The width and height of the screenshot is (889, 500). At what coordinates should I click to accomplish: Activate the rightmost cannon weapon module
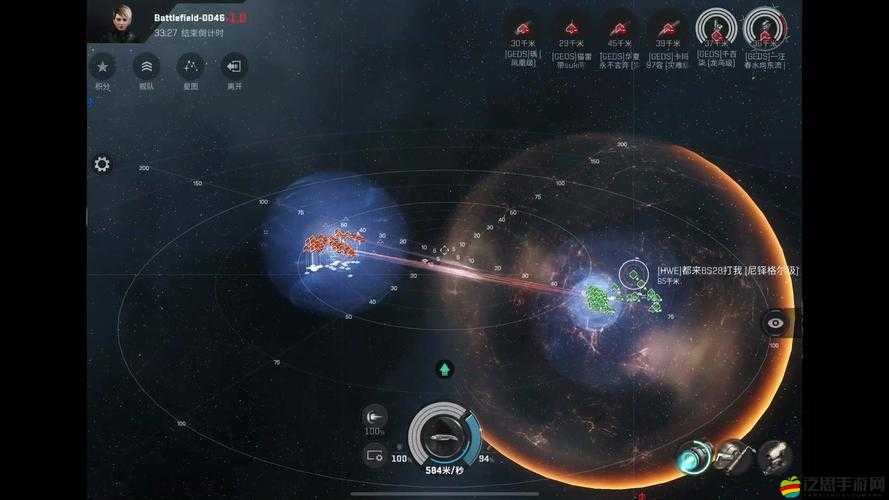click(775, 456)
